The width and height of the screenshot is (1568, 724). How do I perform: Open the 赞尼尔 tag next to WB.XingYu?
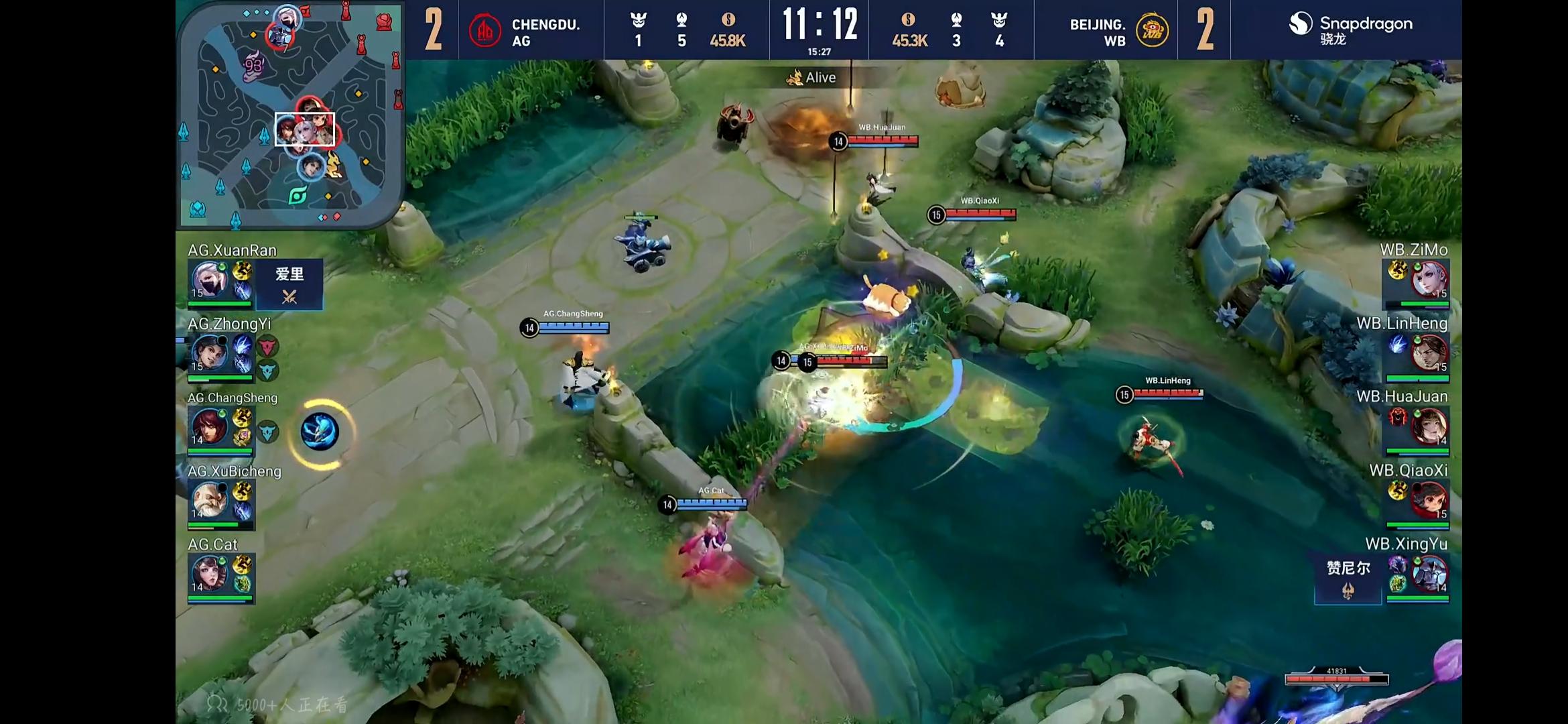(x=1348, y=578)
